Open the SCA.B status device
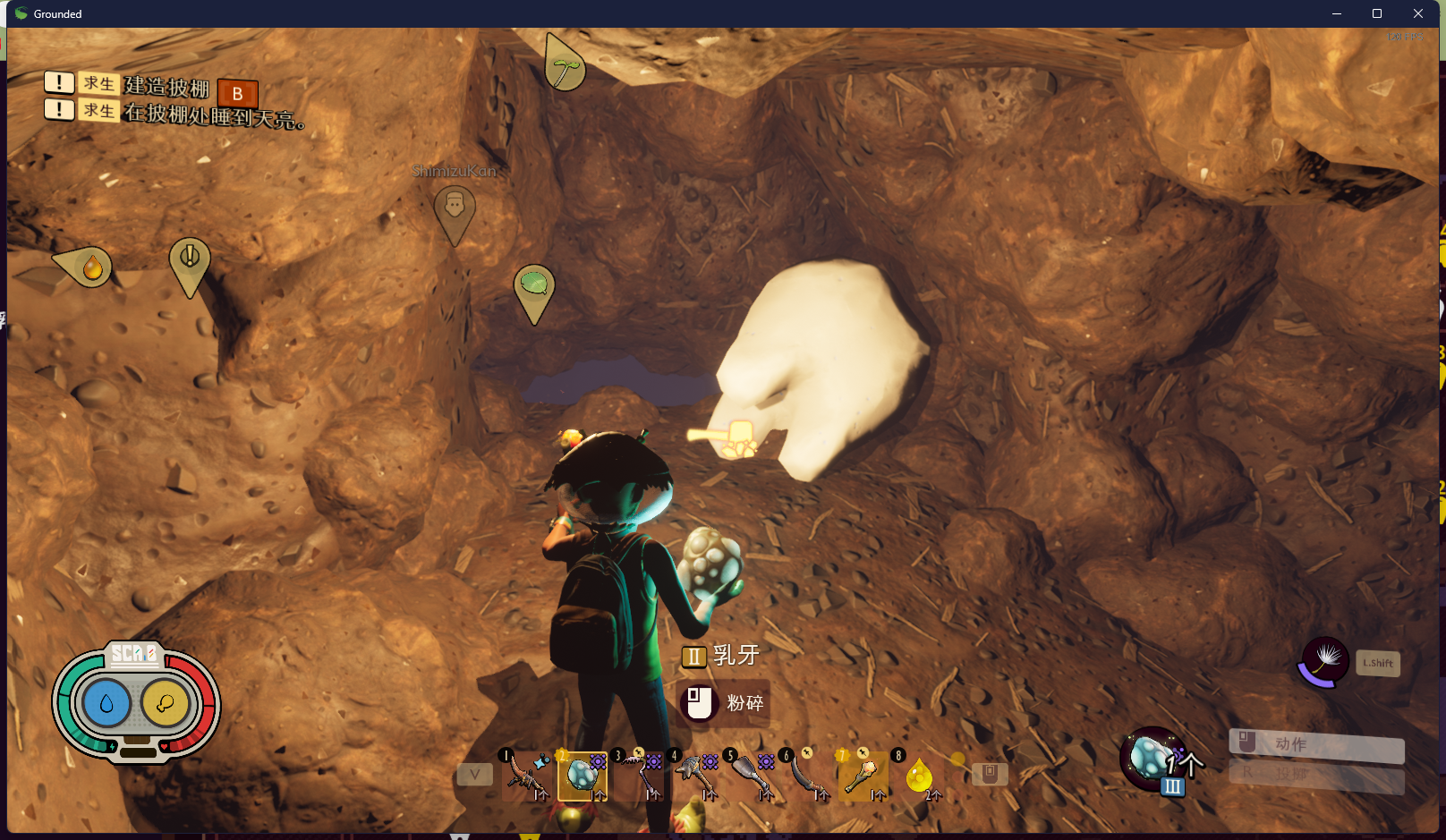 tap(136, 703)
